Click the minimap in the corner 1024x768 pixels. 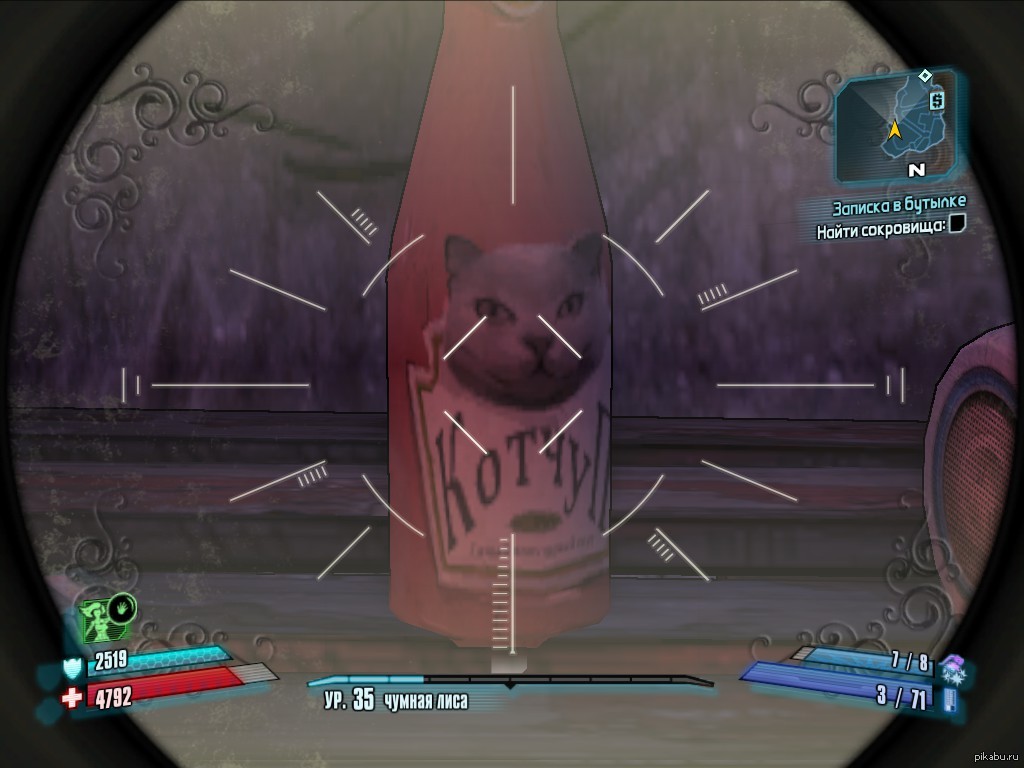click(896, 126)
